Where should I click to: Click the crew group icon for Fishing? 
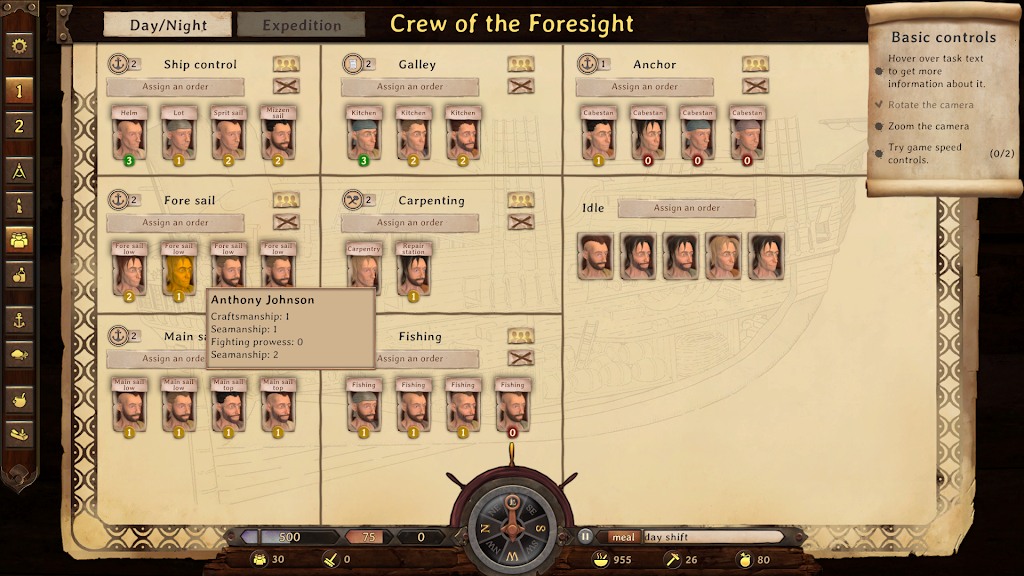tap(520, 337)
